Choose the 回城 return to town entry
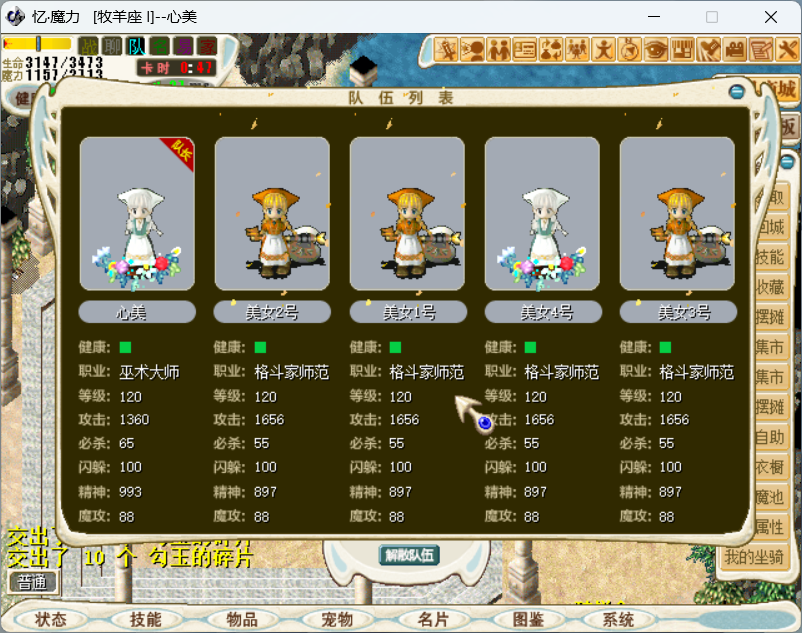The height and width of the screenshot is (633, 802). pyautogui.click(x=770, y=227)
